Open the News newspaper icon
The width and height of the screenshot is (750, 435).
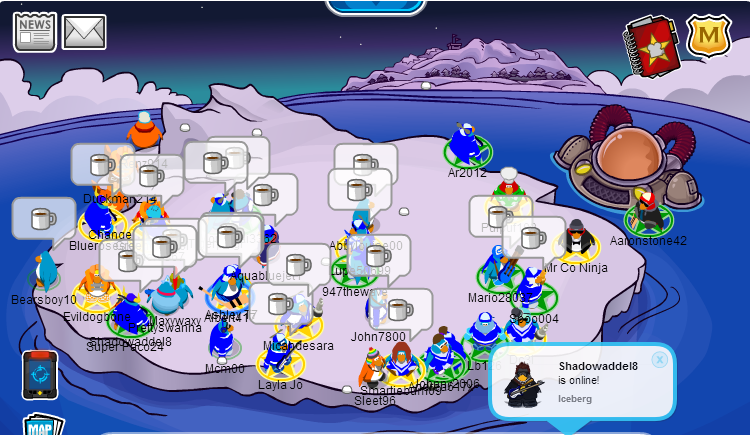point(33,31)
